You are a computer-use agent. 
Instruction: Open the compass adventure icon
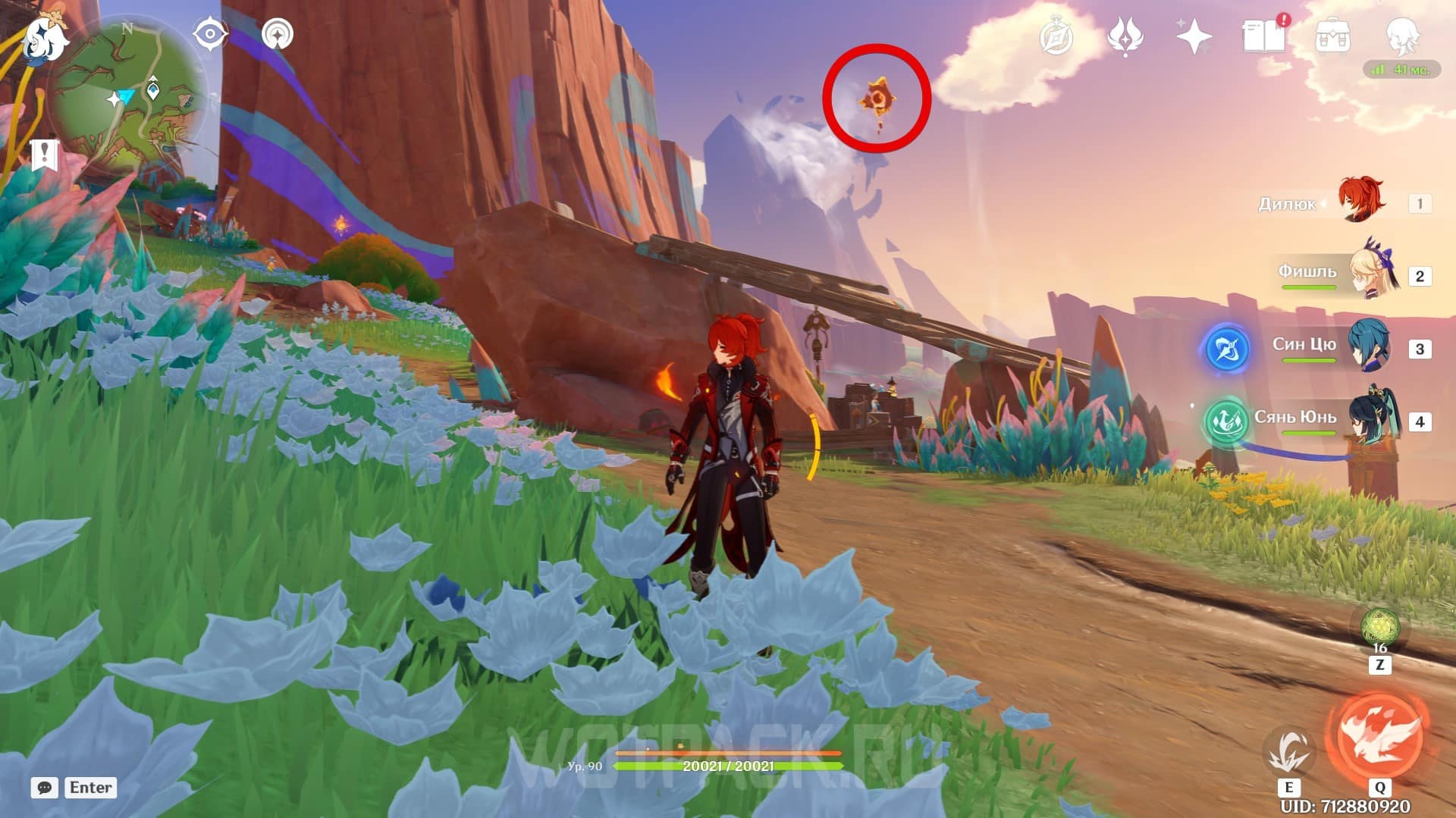1056,37
